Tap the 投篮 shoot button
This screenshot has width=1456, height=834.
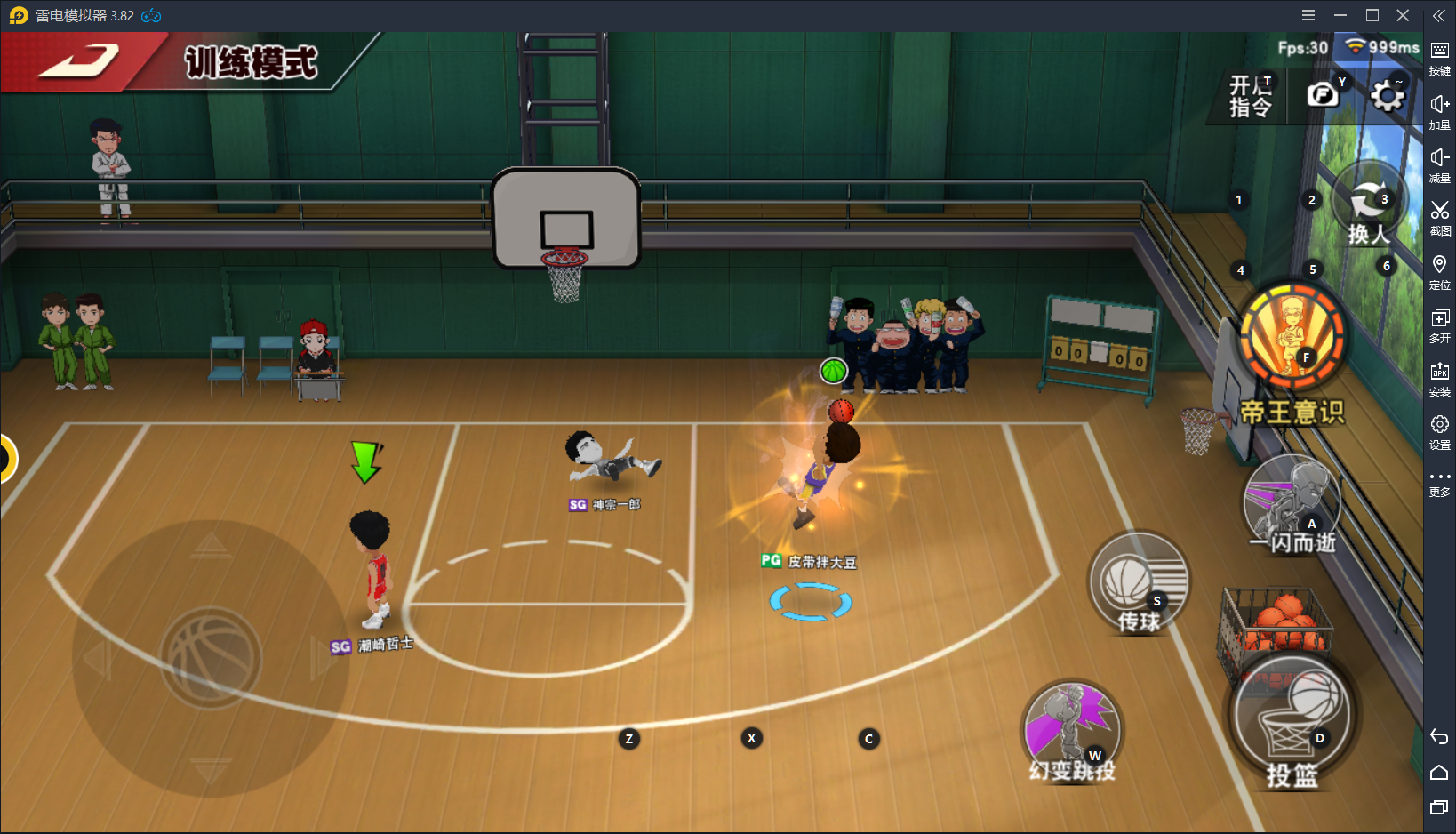point(1293,716)
